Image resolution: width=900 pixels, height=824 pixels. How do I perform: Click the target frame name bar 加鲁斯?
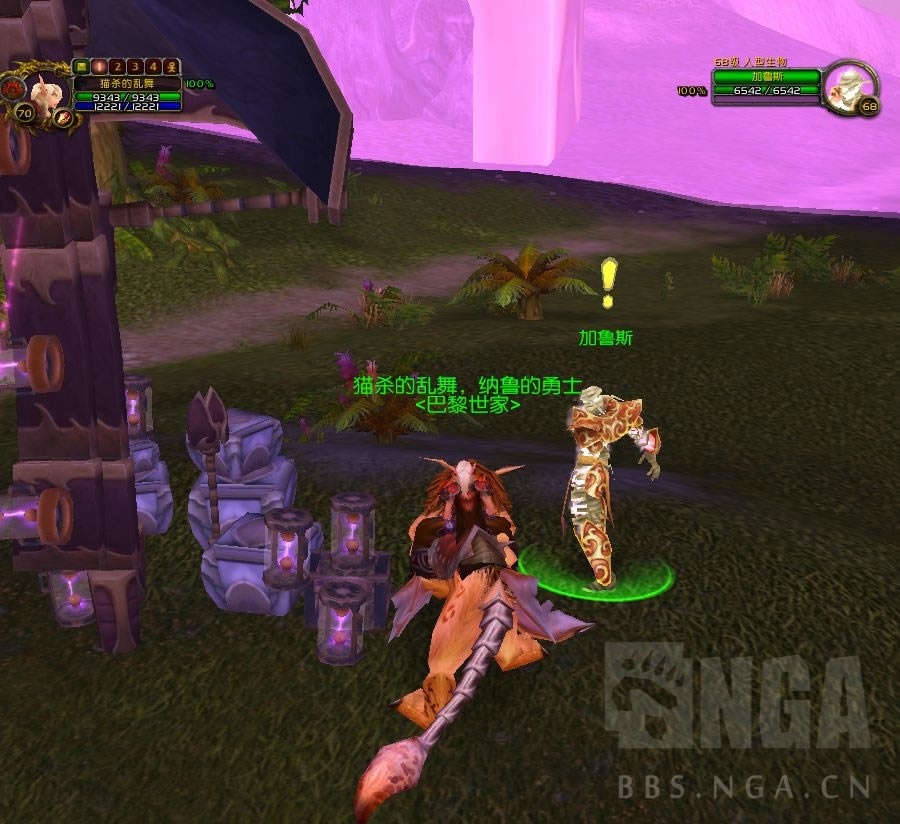tap(766, 76)
